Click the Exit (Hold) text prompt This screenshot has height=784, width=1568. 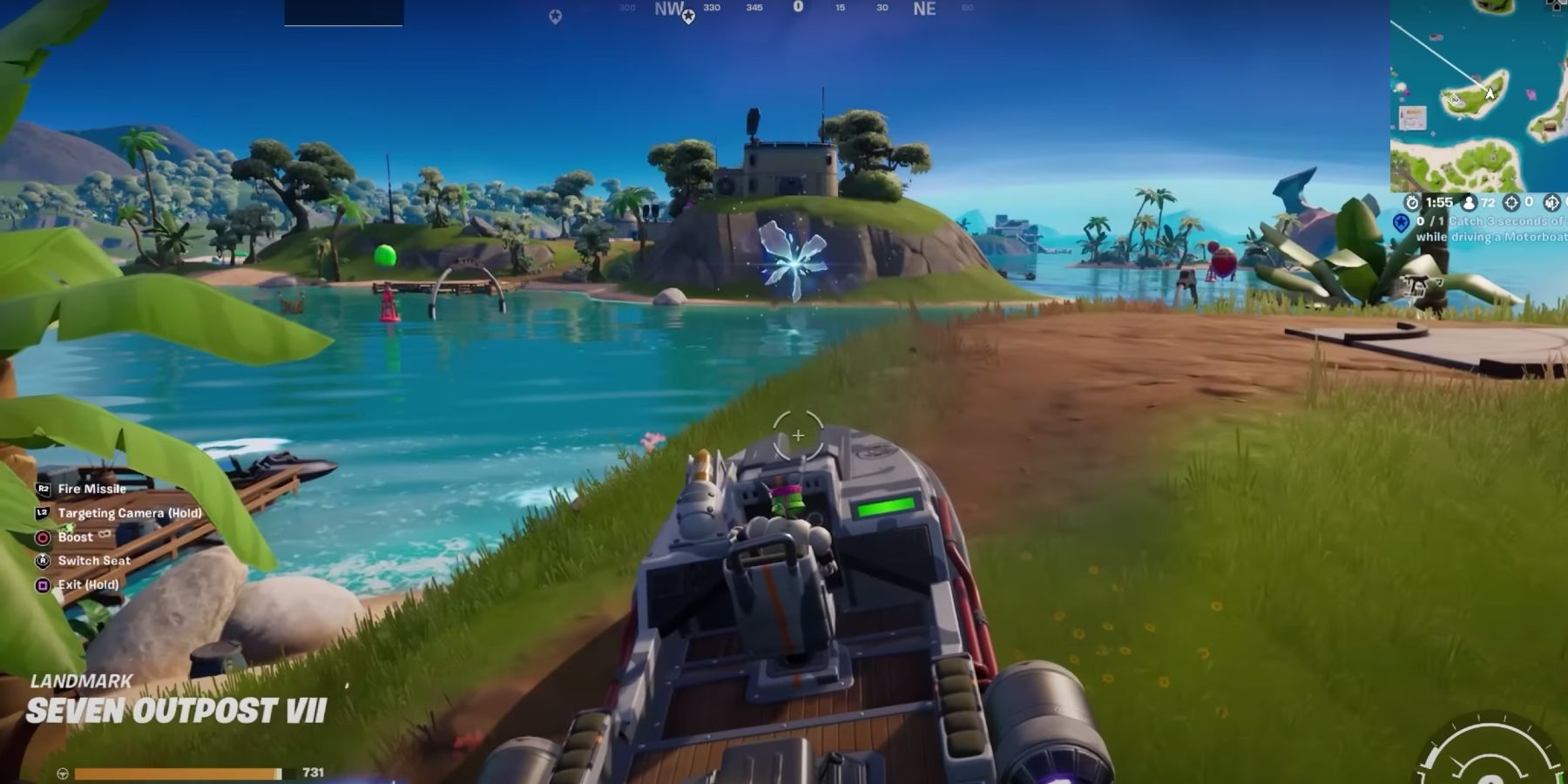[88, 585]
